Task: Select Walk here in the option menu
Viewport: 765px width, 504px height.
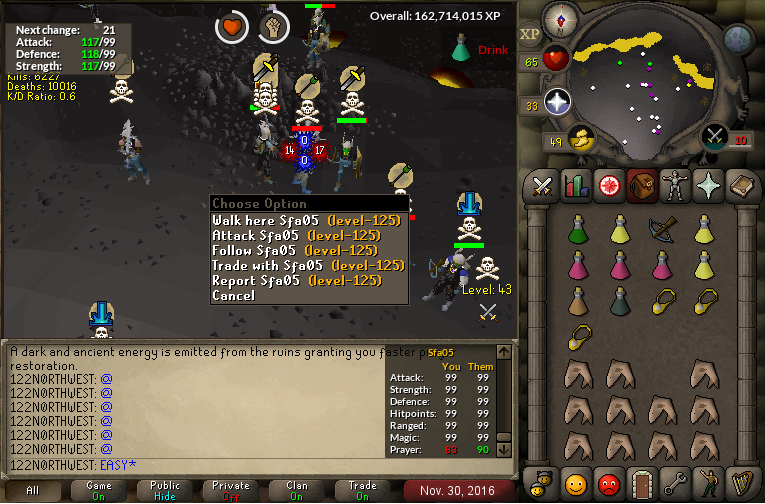Action: [x=305, y=221]
